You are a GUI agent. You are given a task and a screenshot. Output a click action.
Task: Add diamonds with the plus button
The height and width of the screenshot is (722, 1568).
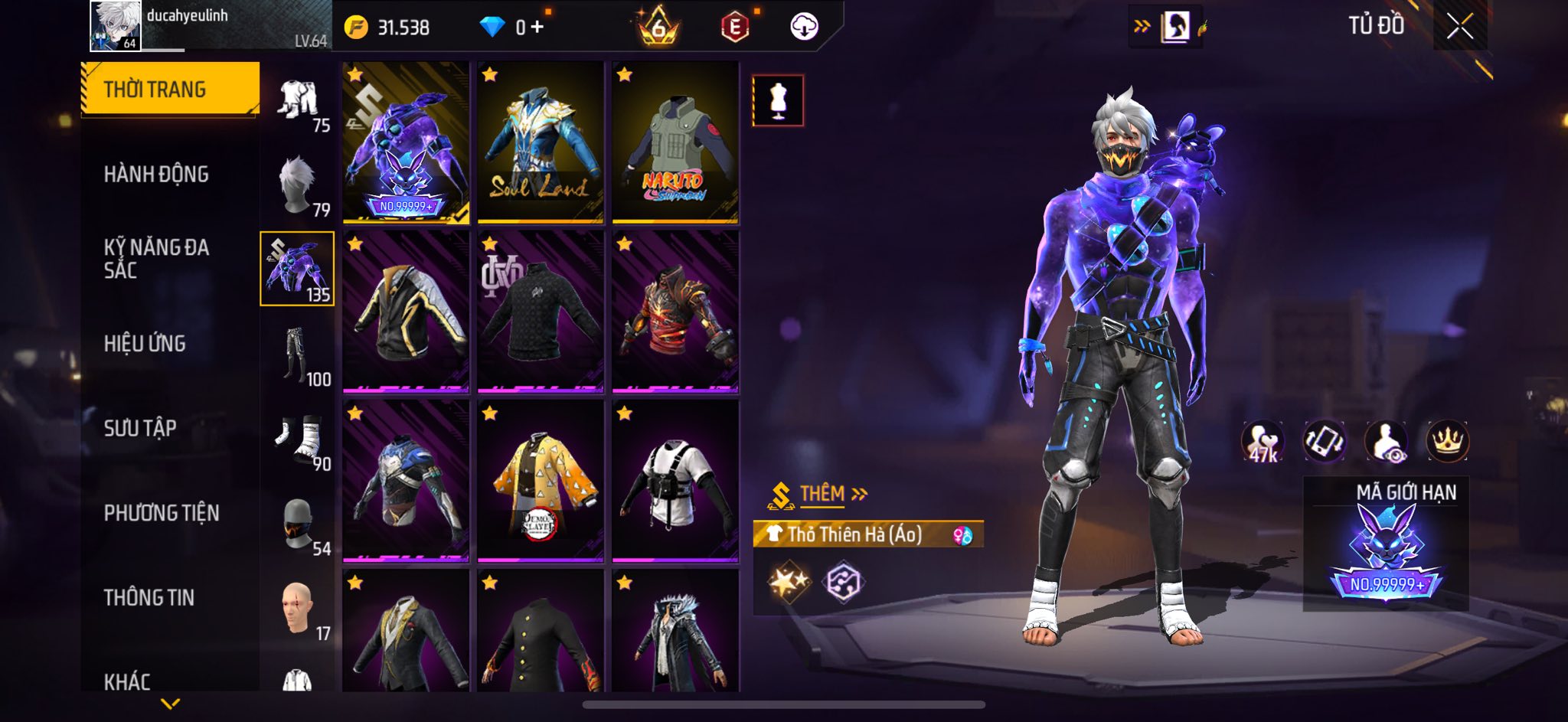pyautogui.click(x=537, y=28)
